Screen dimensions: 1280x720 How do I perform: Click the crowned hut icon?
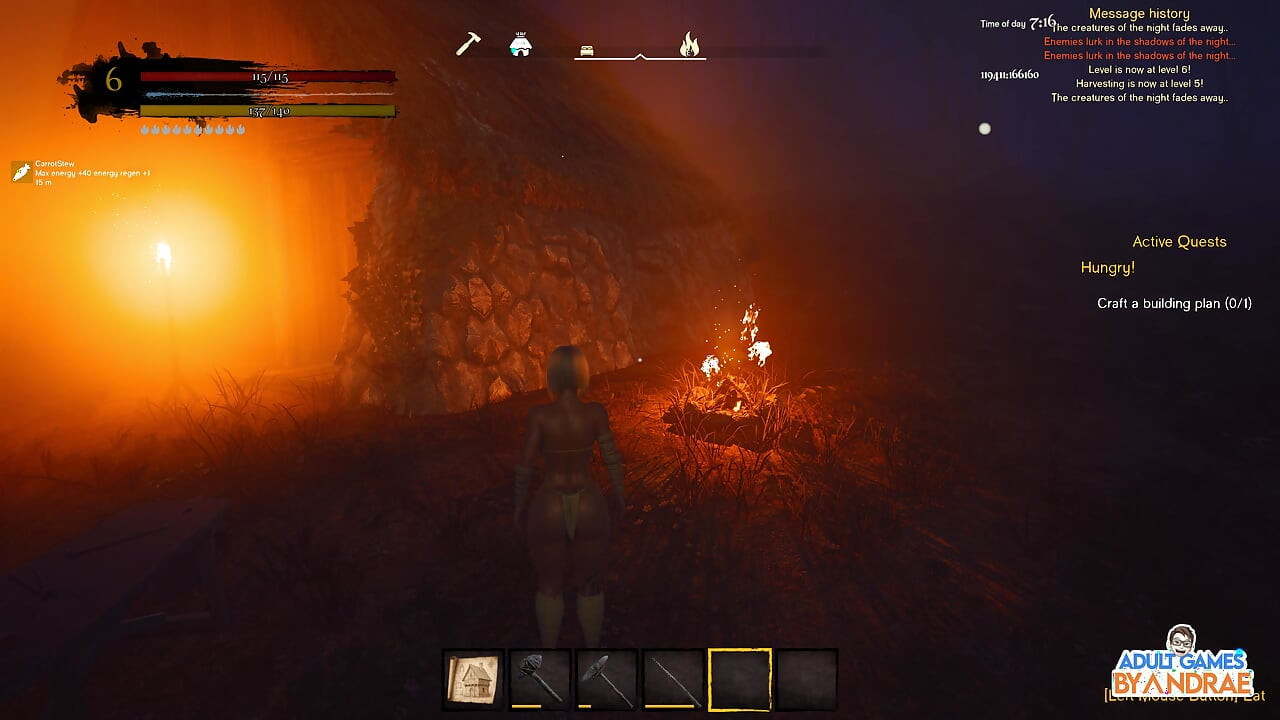pyautogui.click(x=520, y=45)
